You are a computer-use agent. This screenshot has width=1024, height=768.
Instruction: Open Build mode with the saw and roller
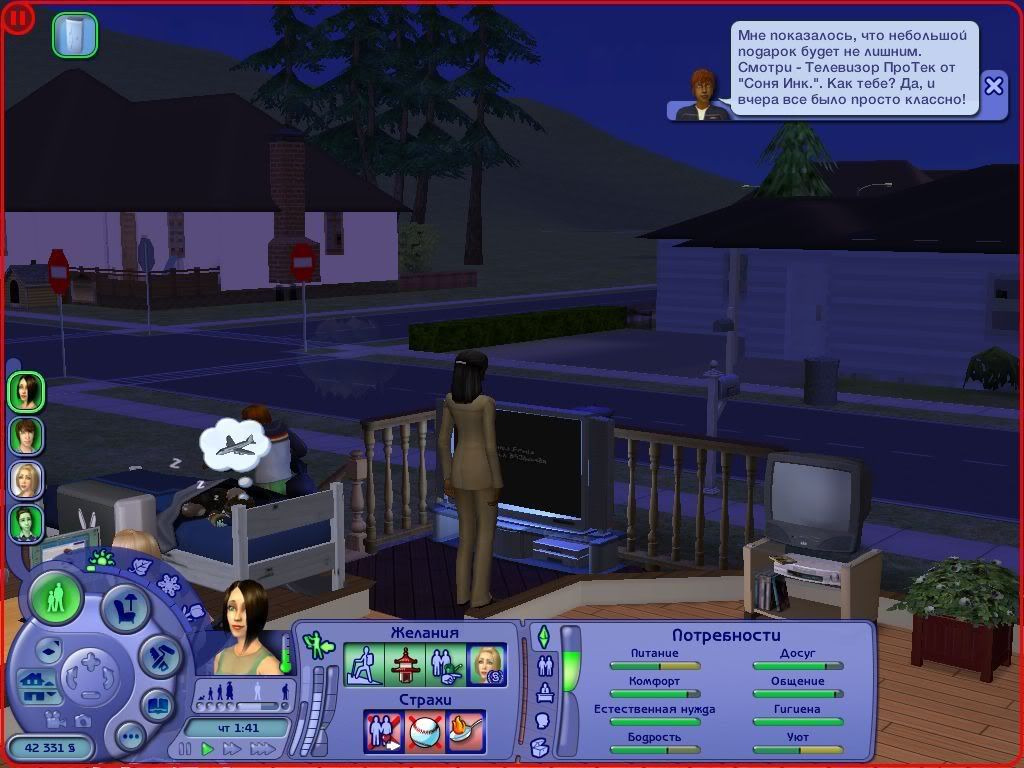point(158,657)
